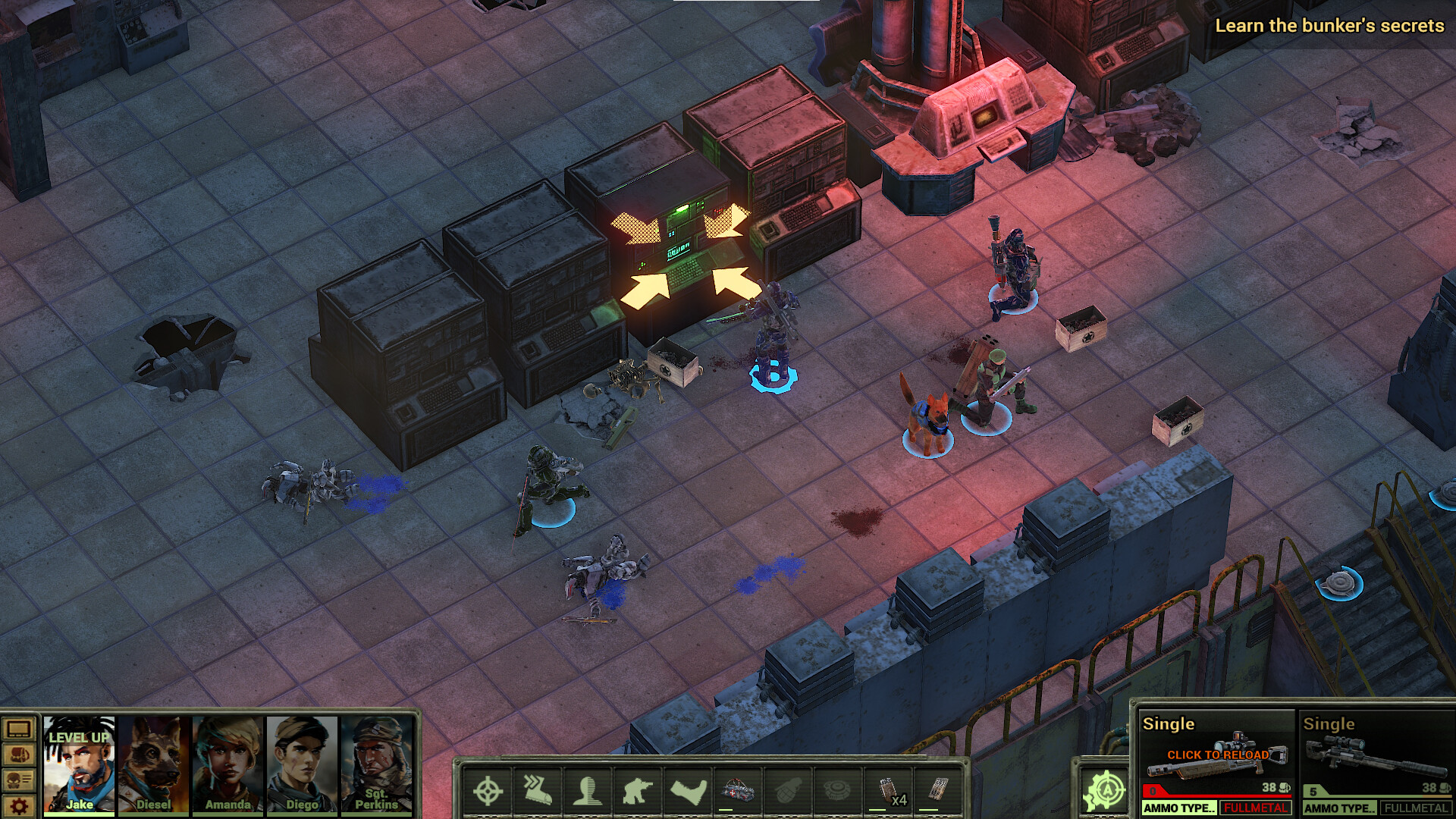Click the monitor screen menu button
This screenshot has width=1456, height=819.
coord(19,730)
